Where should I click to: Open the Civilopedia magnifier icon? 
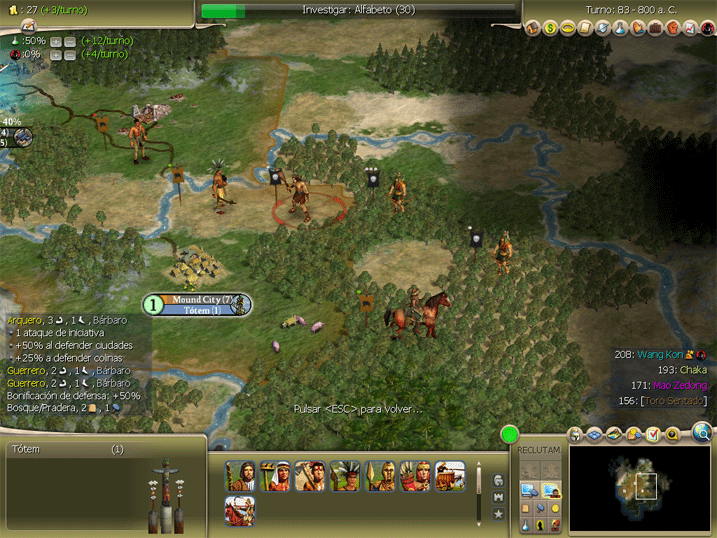pos(703,432)
